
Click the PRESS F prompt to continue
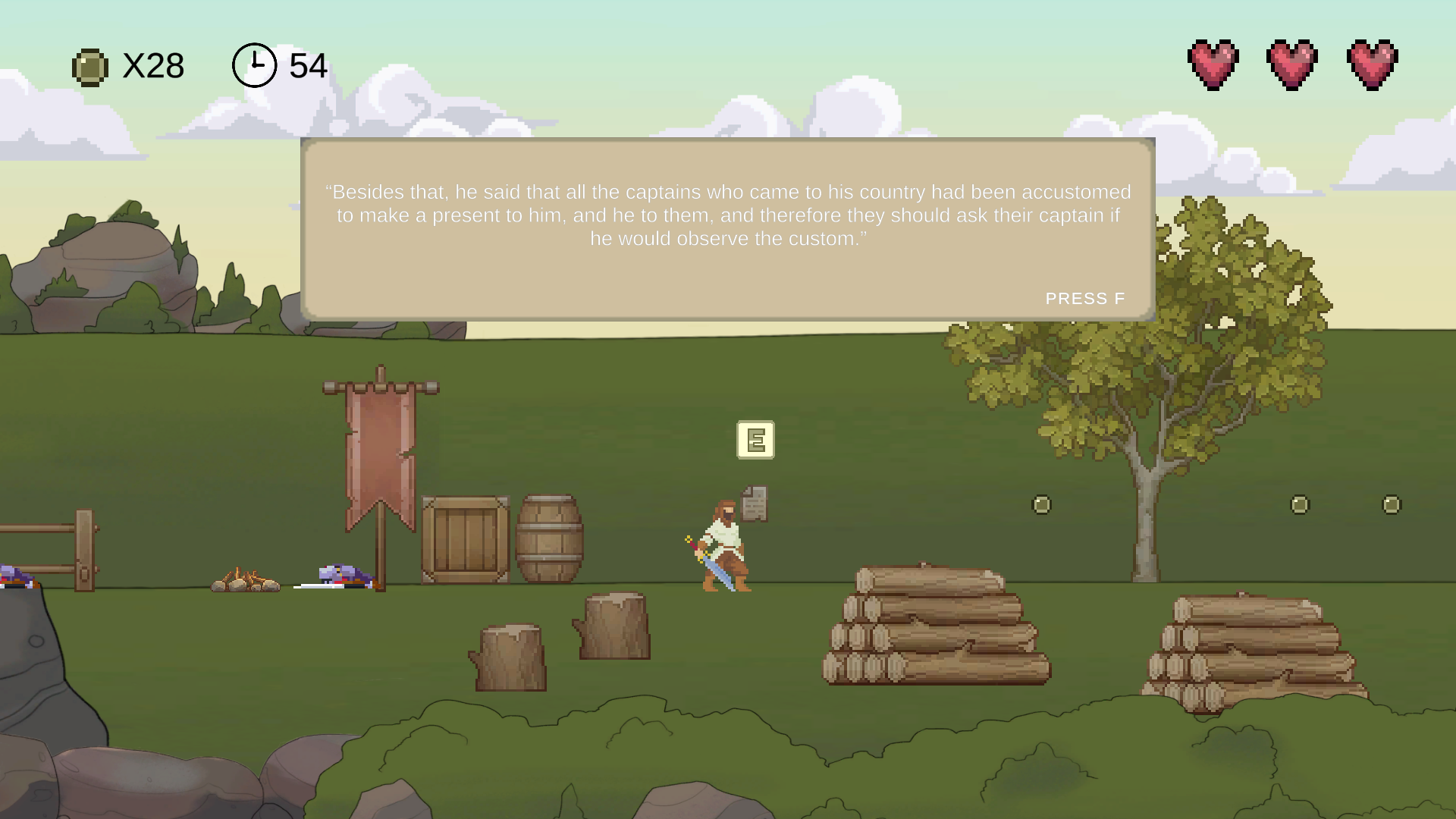pos(1086,298)
